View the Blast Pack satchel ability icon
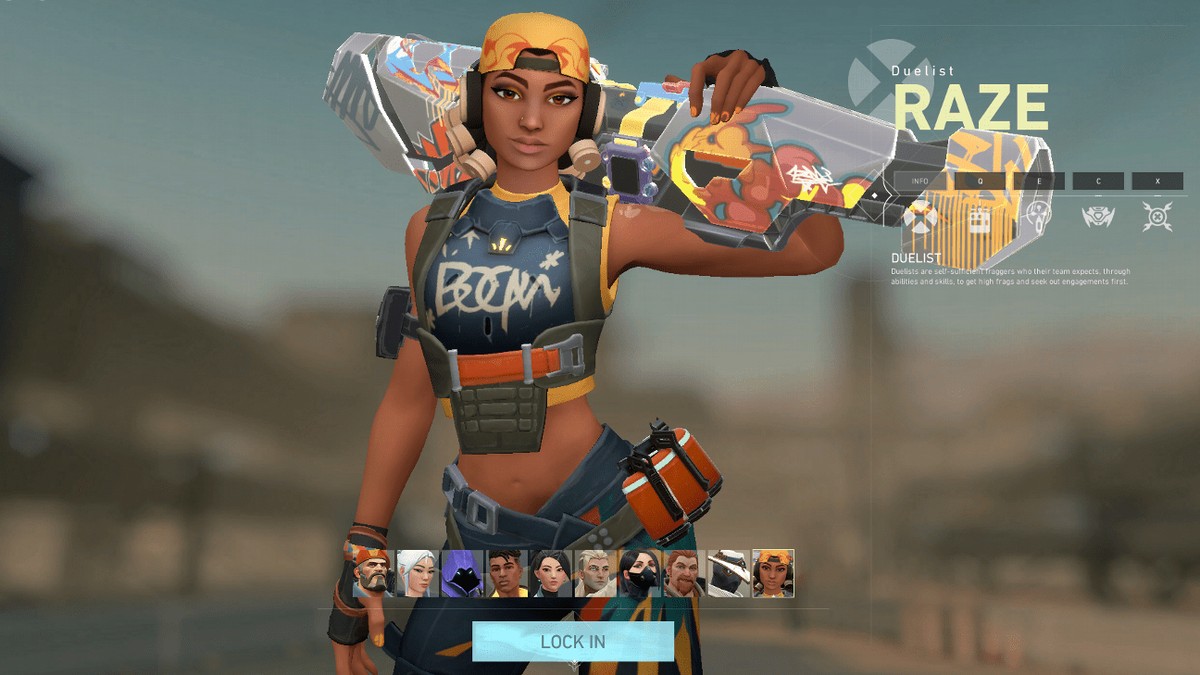The height and width of the screenshot is (675, 1200). [979, 216]
